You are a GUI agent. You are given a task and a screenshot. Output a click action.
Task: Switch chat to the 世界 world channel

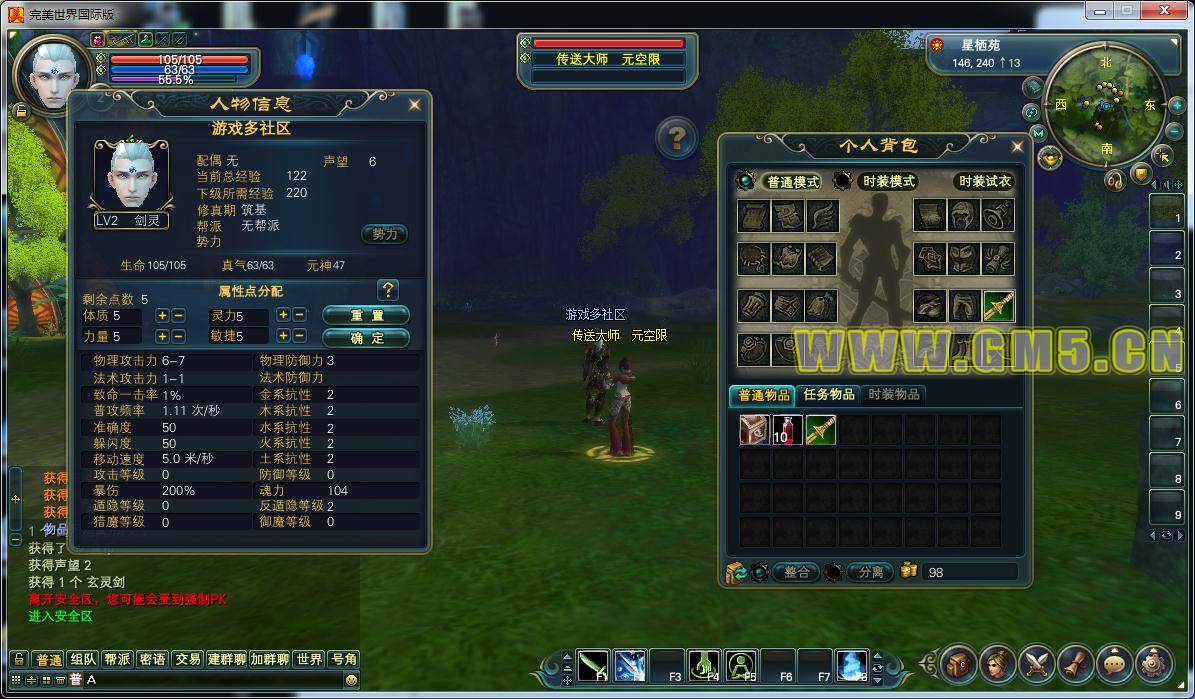click(x=310, y=660)
